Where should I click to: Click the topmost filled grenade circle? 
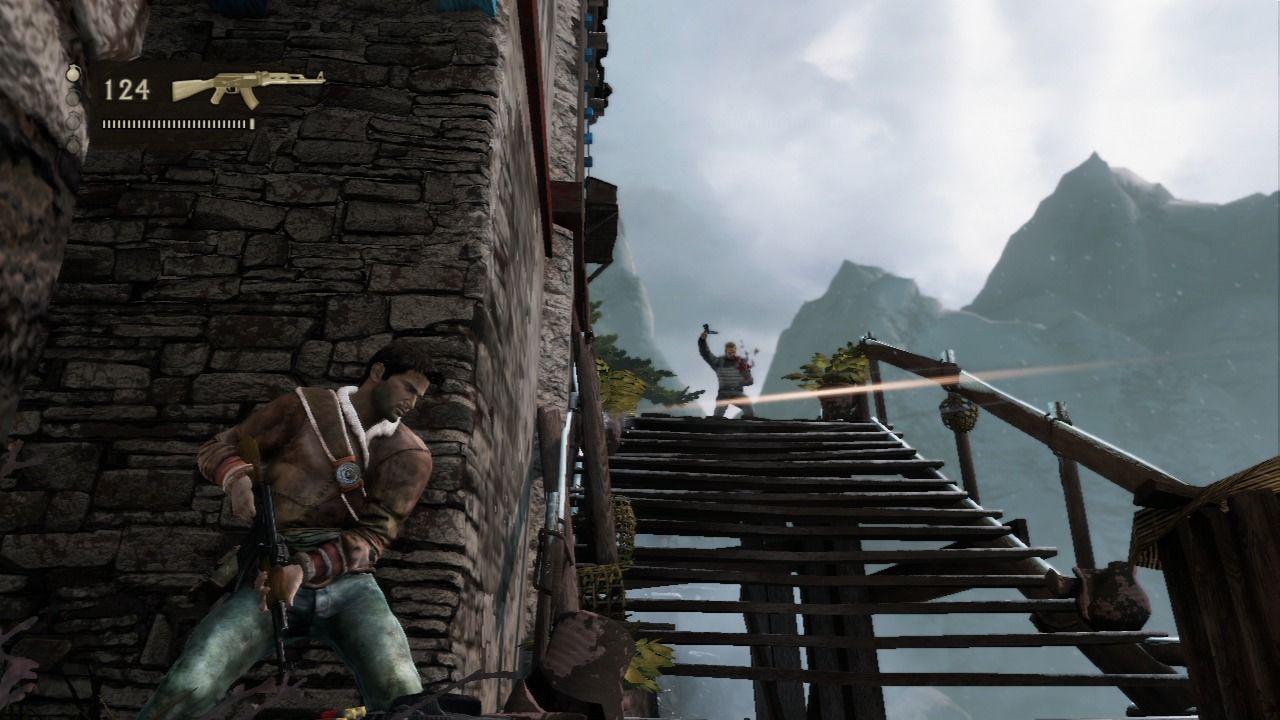click(72, 73)
